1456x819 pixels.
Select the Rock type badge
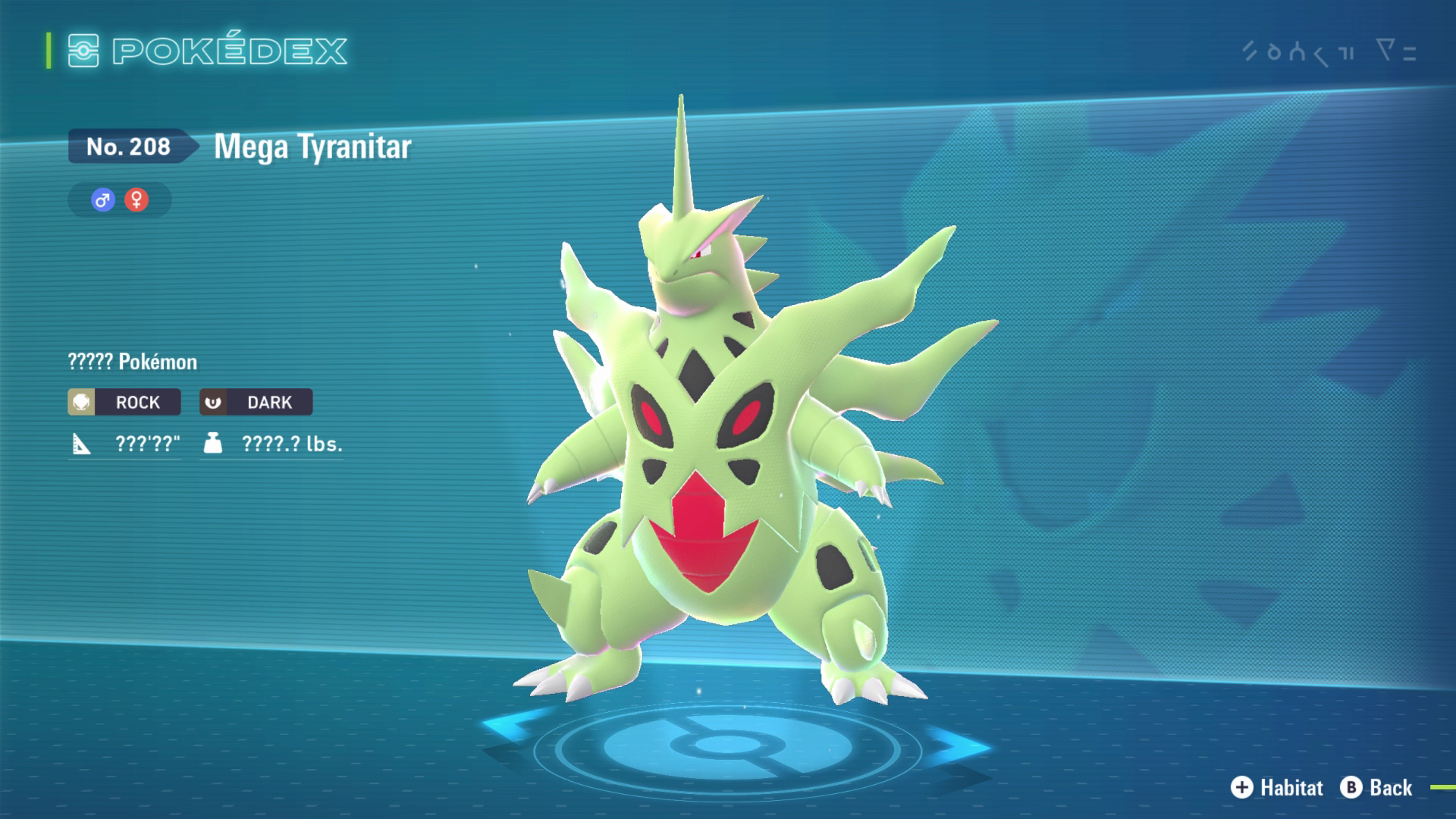pos(124,402)
